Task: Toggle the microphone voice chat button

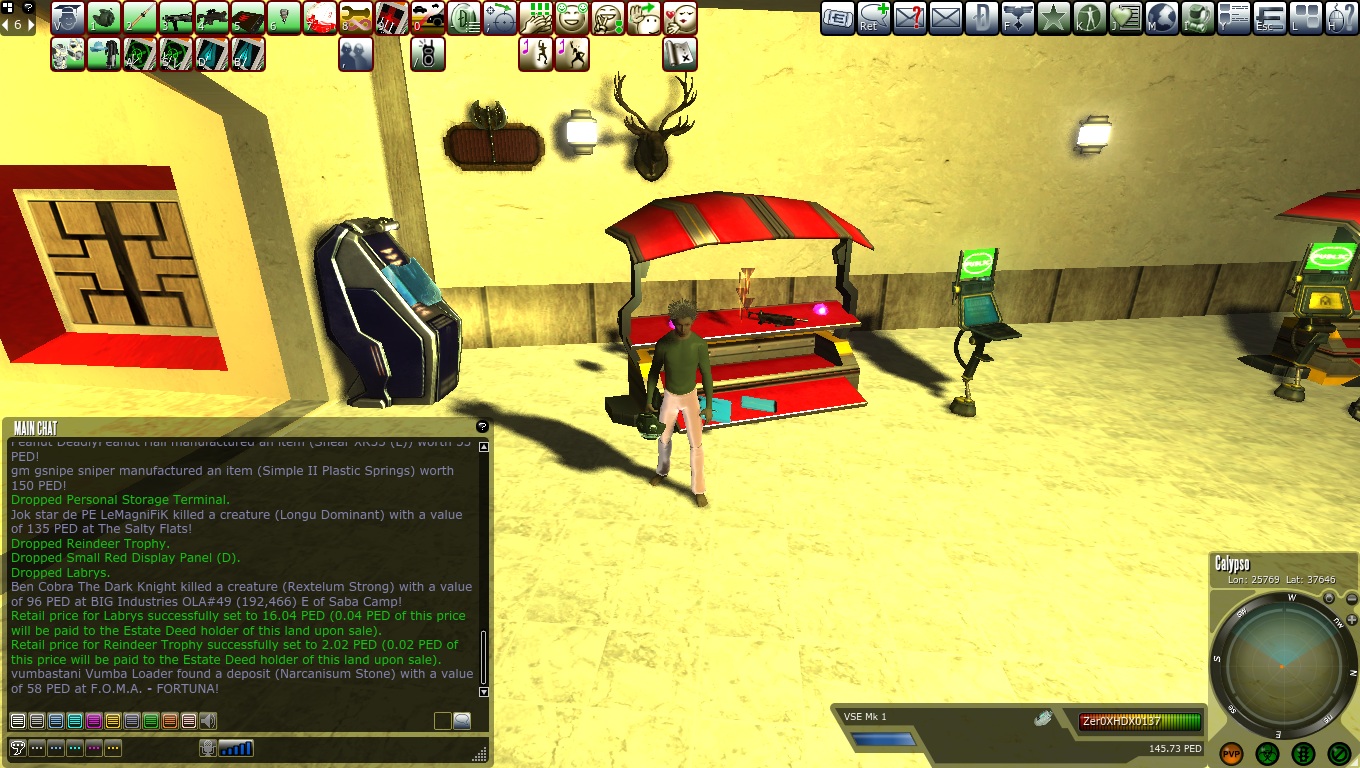Action: (208, 748)
